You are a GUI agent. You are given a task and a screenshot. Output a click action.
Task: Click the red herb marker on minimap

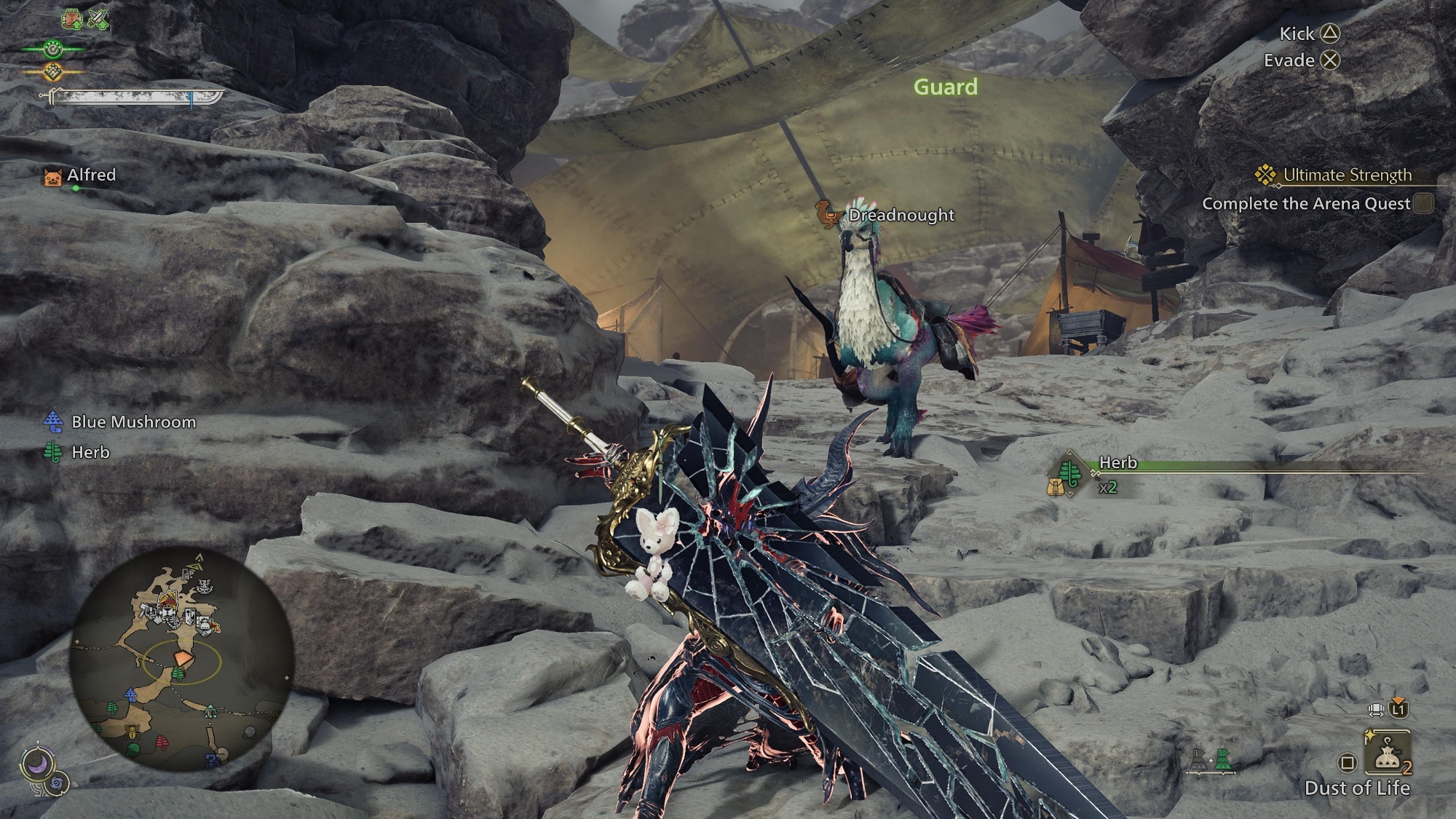point(162,743)
